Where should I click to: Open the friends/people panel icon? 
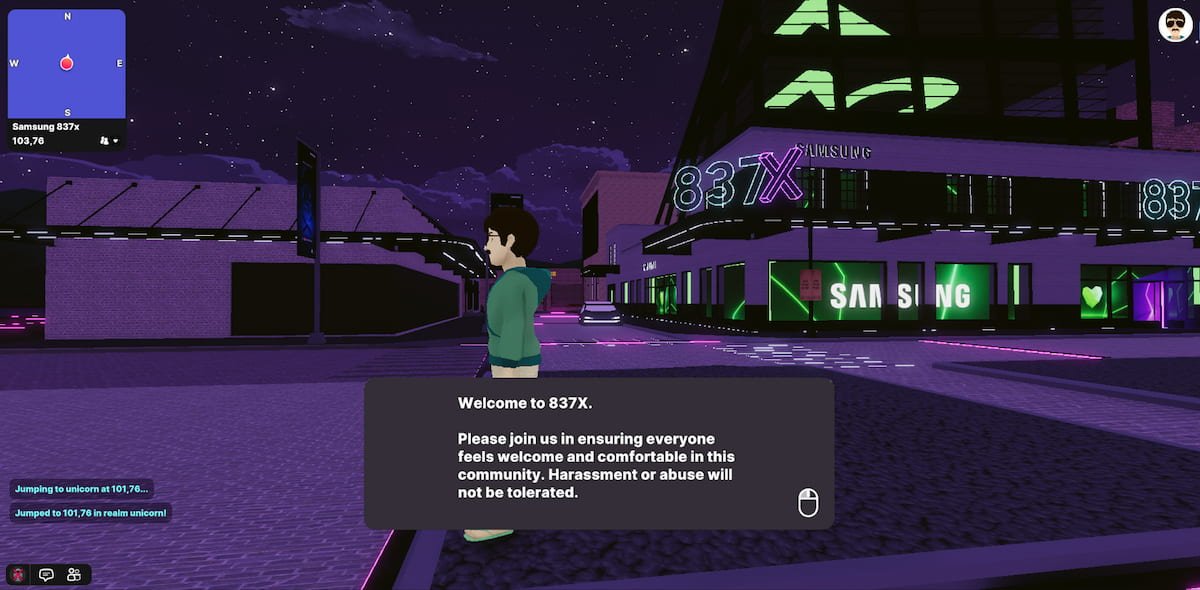click(x=74, y=575)
